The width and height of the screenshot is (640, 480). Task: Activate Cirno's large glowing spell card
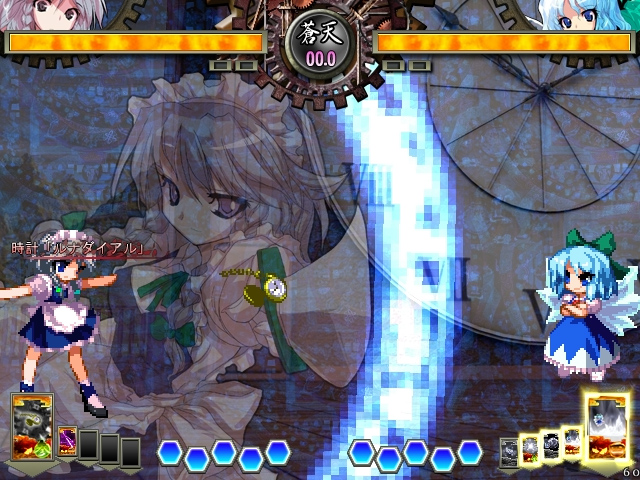tap(606, 427)
